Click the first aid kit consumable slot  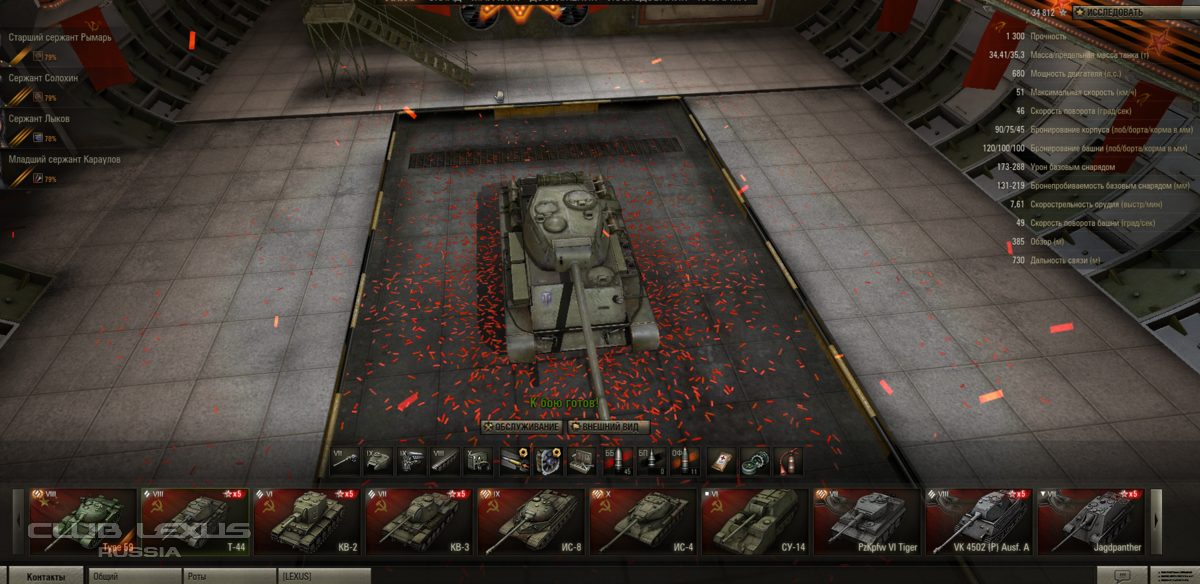pos(721,461)
